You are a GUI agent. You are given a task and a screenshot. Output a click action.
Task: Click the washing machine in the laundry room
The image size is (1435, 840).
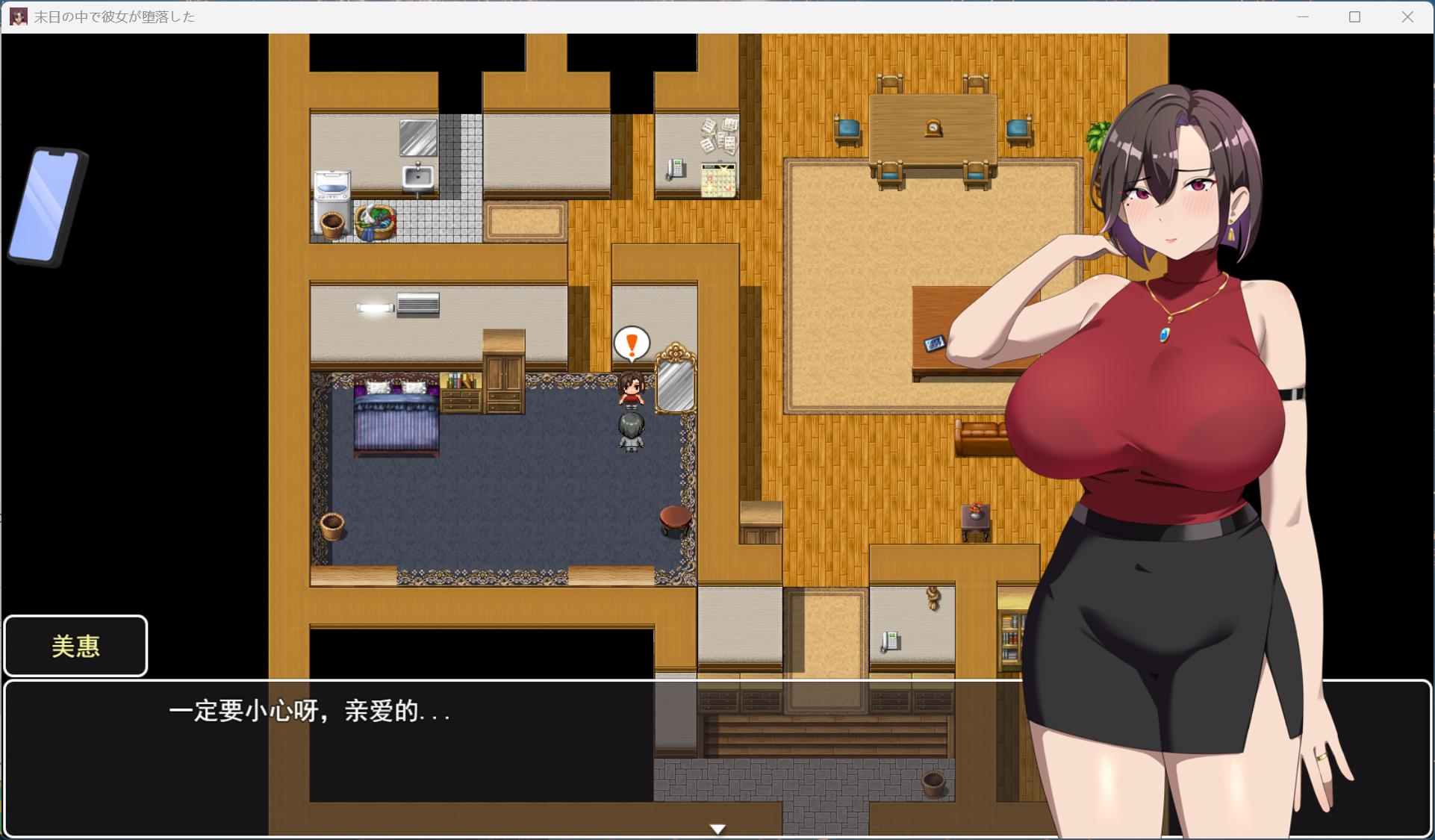pyautogui.click(x=331, y=185)
